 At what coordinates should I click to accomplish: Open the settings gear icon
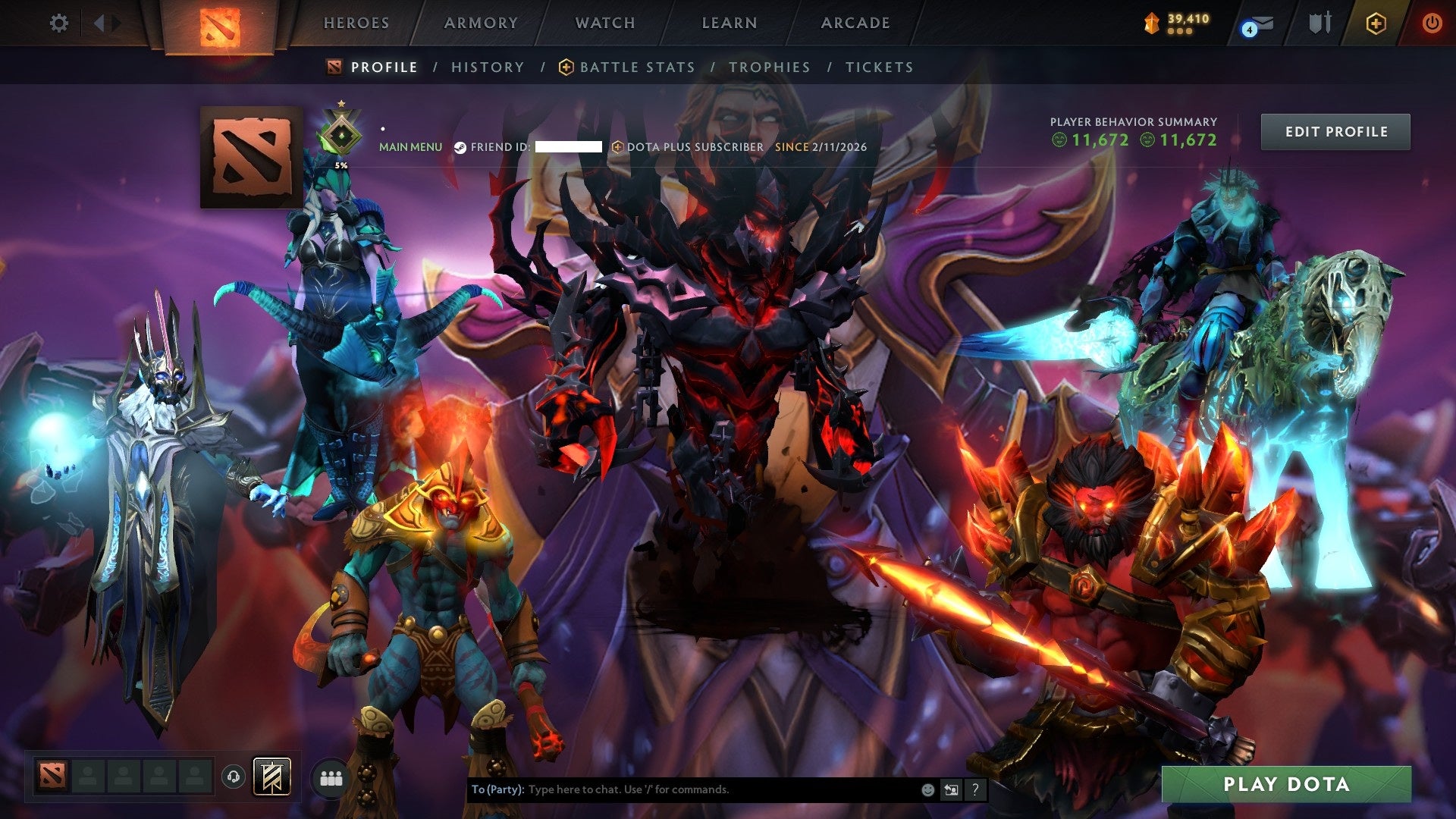point(59,23)
